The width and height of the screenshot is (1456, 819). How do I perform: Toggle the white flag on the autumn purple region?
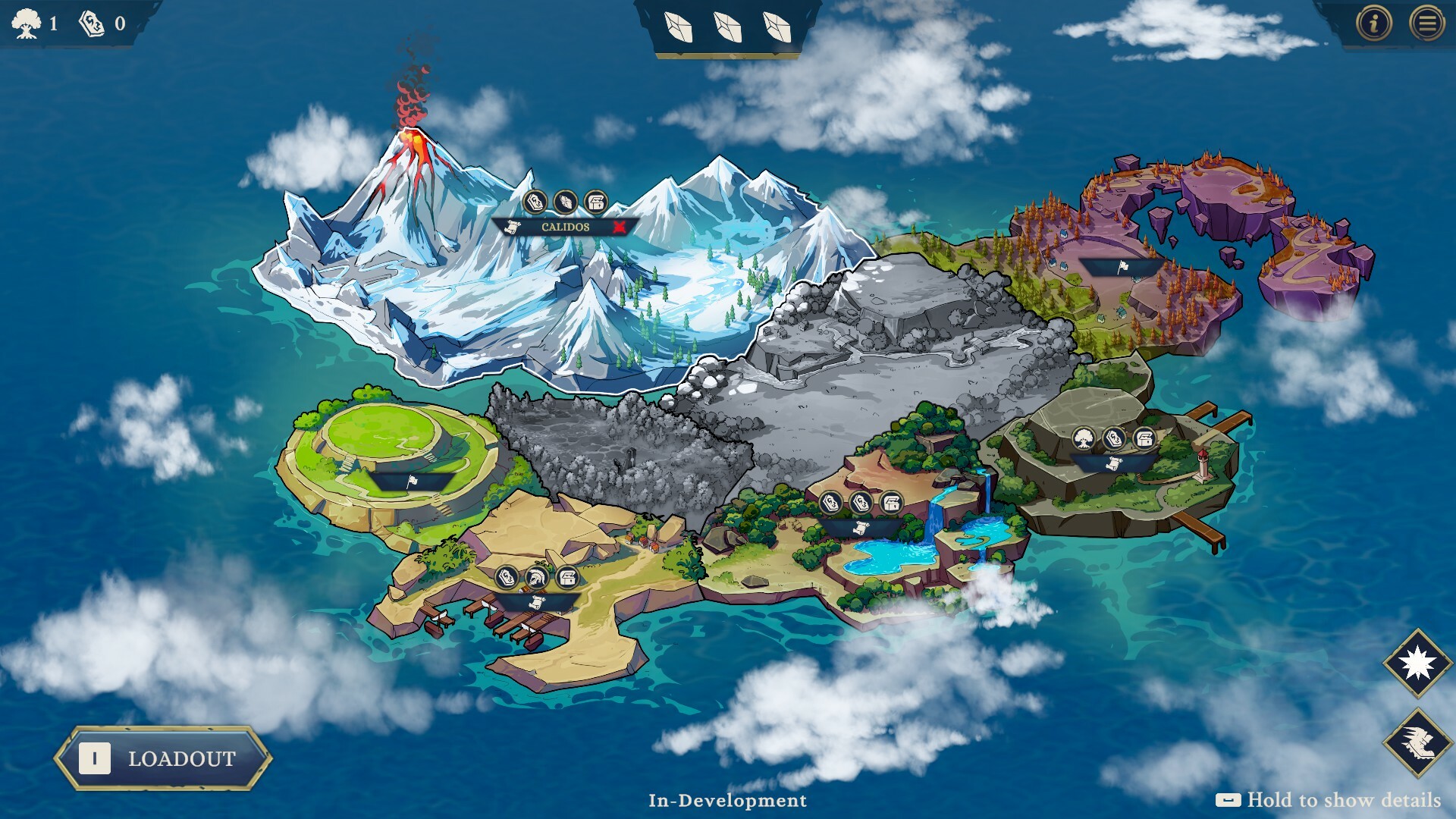tap(1125, 266)
